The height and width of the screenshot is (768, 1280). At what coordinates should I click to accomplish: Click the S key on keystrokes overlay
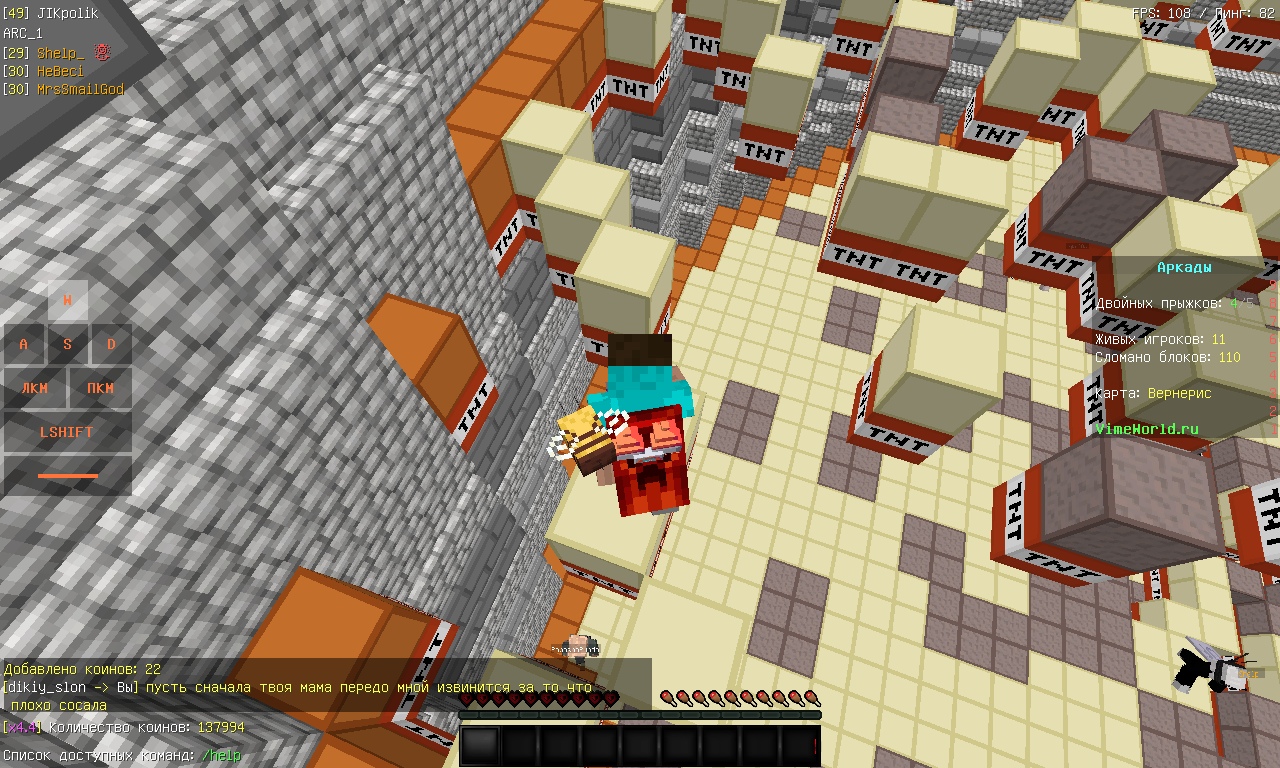click(x=66, y=343)
